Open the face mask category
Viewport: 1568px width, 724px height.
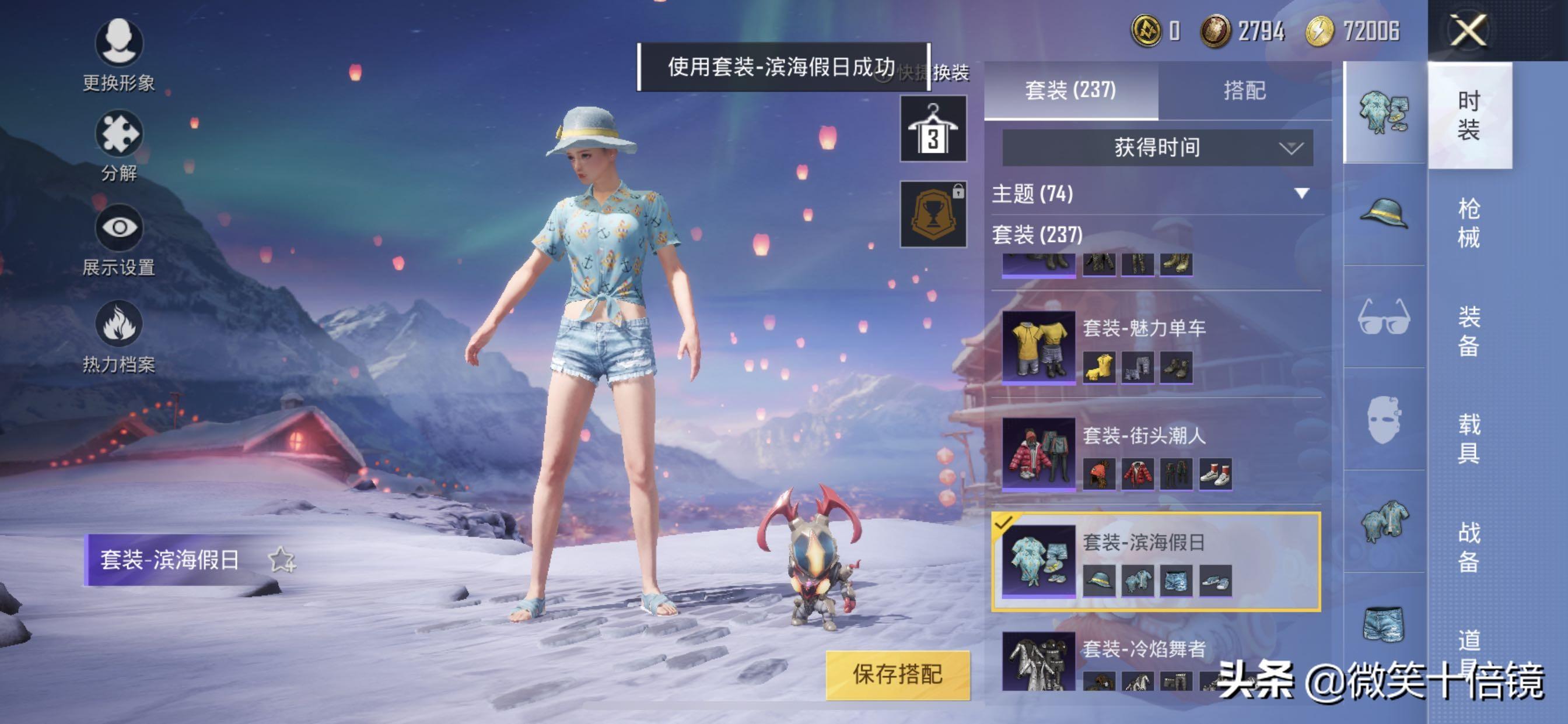(x=1384, y=419)
